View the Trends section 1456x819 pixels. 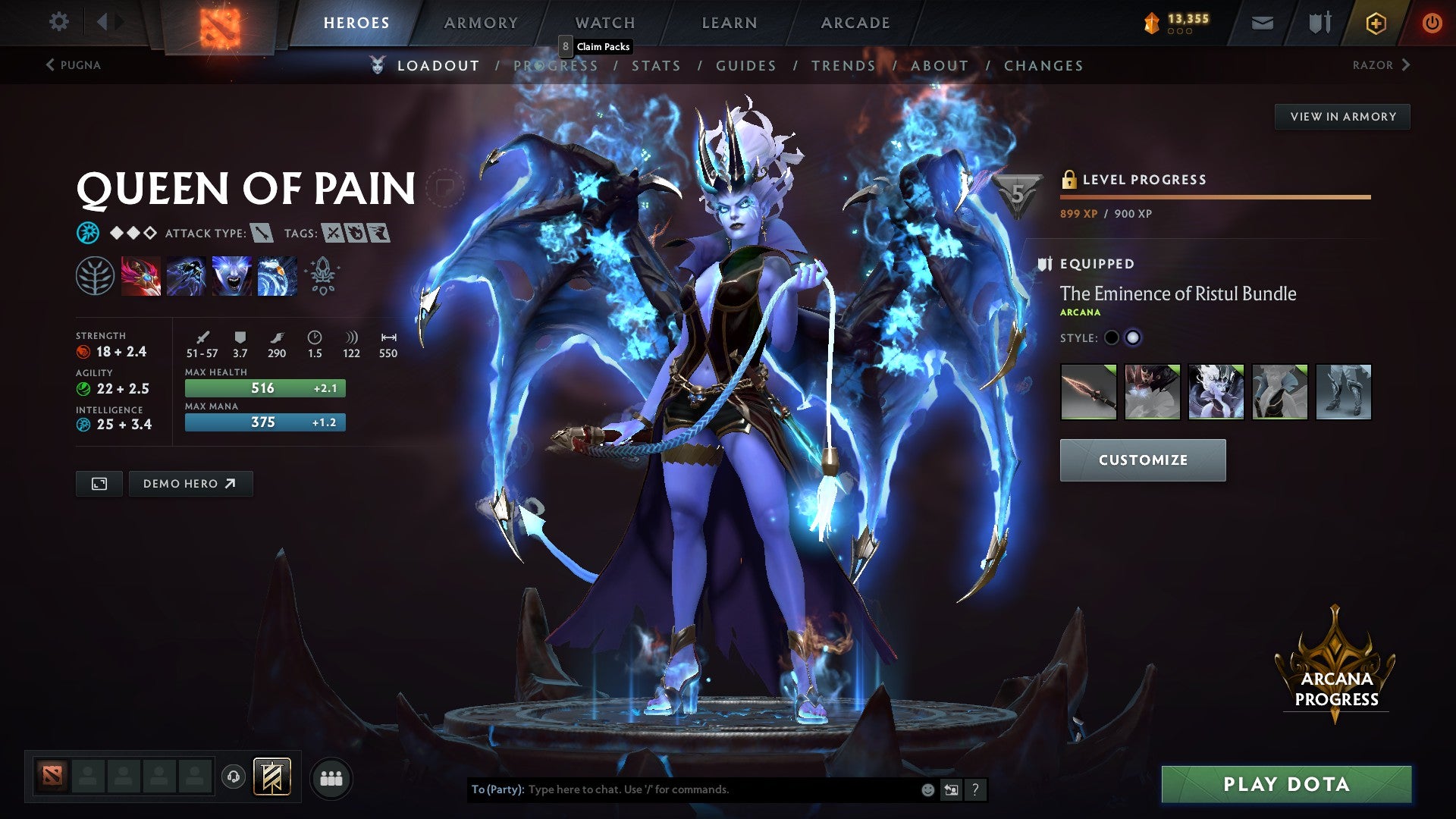click(843, 66)
